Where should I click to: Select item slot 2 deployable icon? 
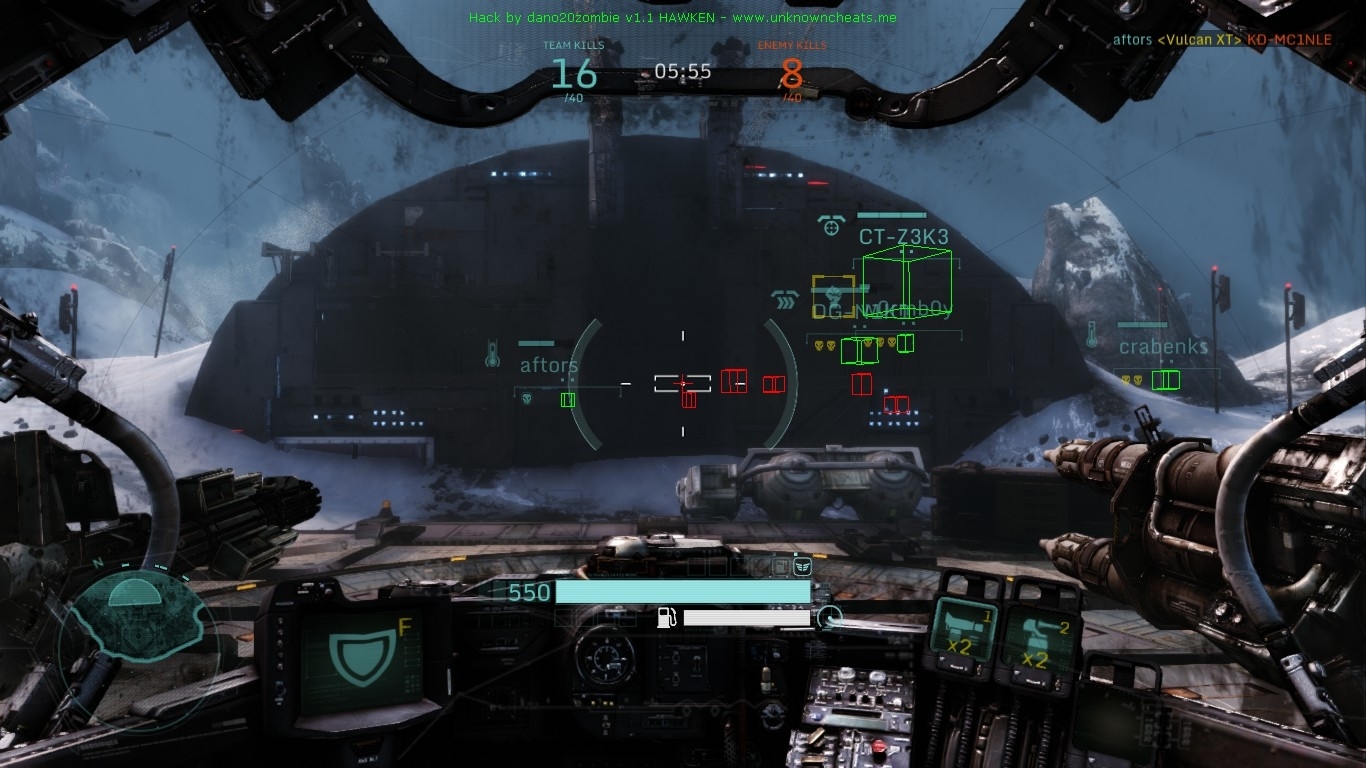1037,640
